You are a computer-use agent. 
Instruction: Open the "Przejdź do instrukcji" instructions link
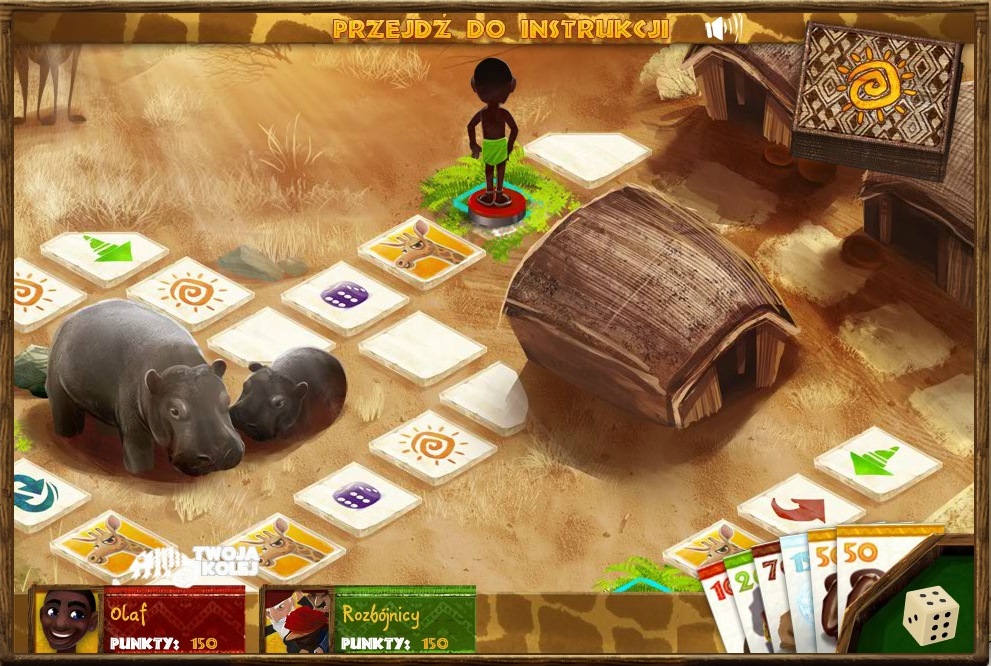coord(500,28)
